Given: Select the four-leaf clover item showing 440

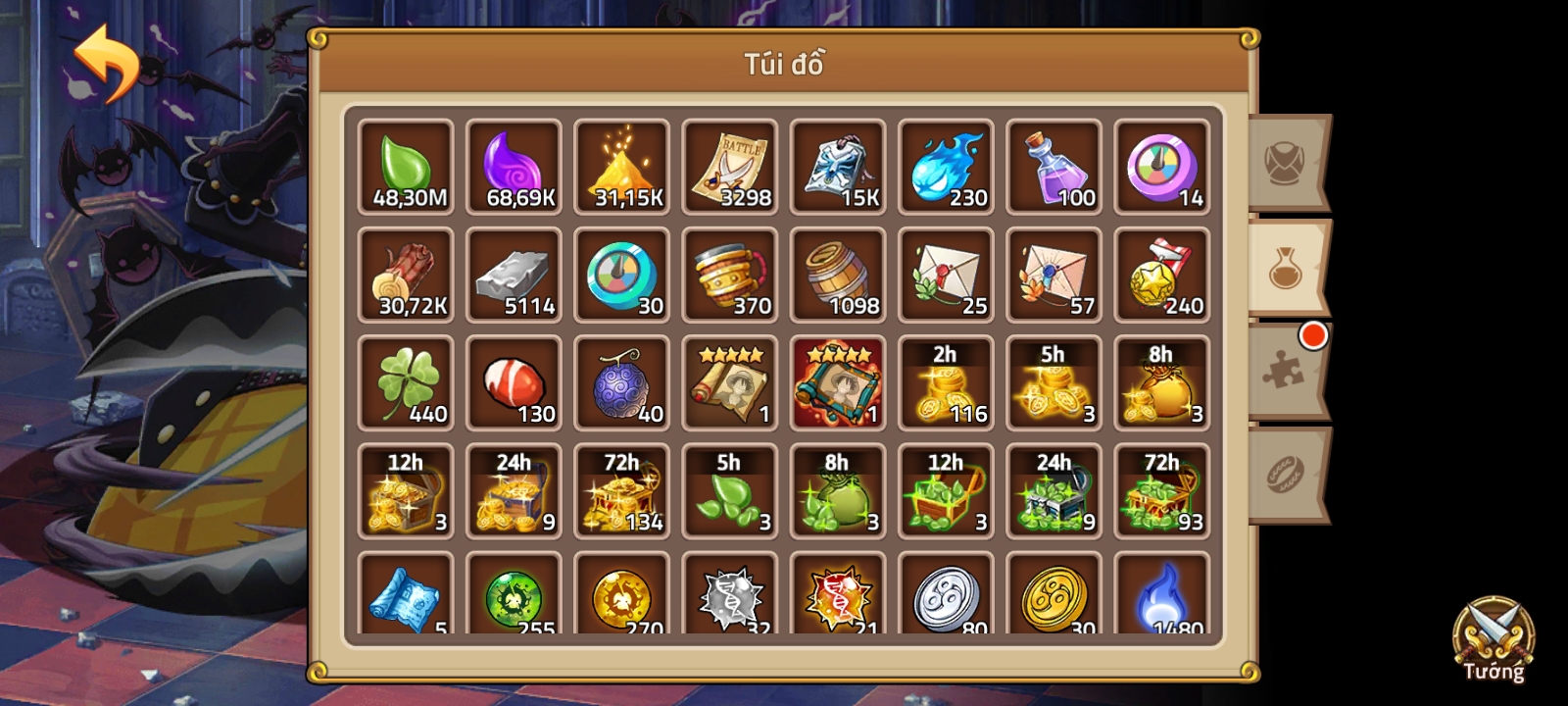Looking at the screenshot, I should [x=405, y=382].
